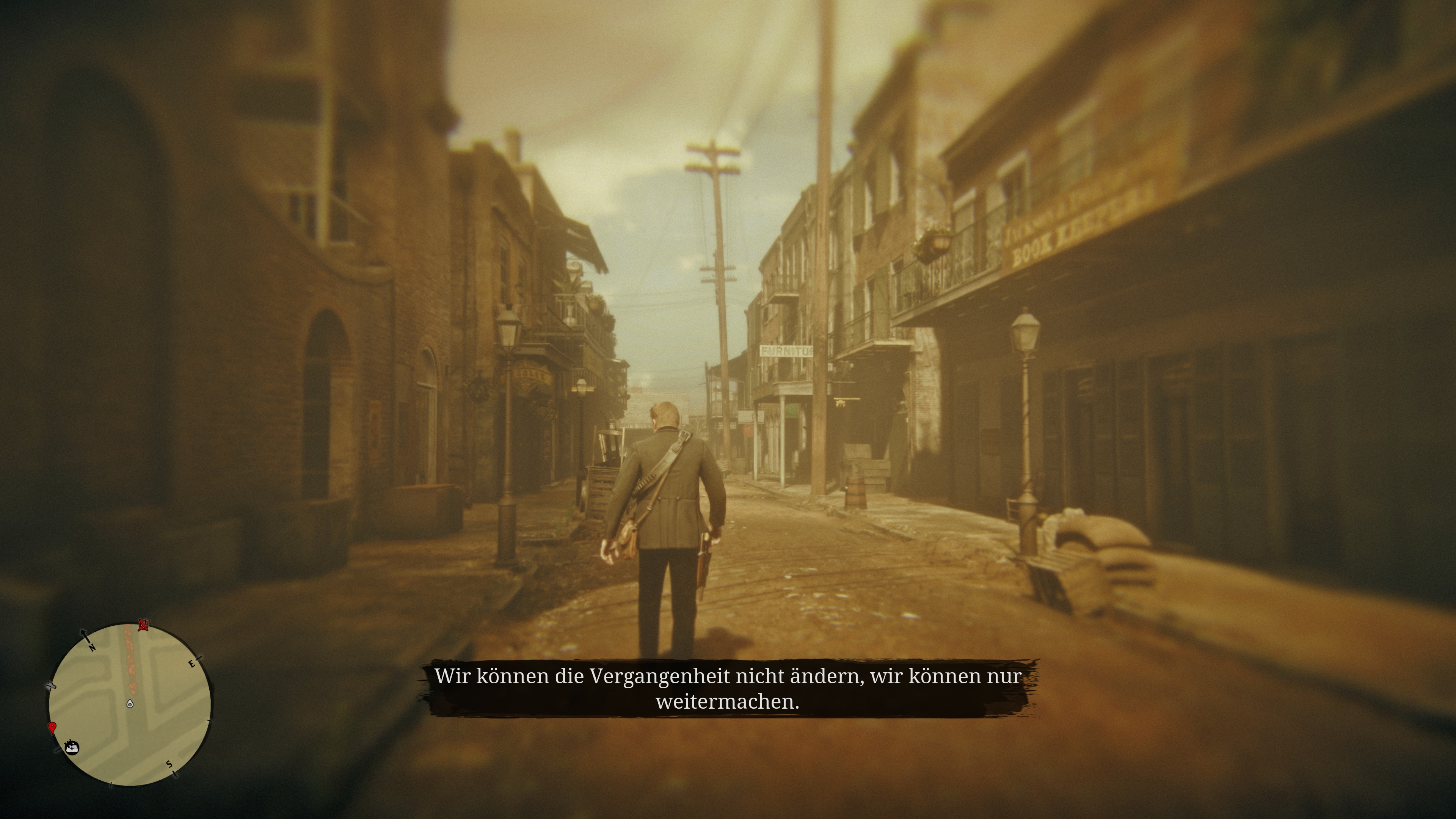Click the E compass direction marker
The height and width of the screenshot is (819, 1456).
(x=191, y=664)
